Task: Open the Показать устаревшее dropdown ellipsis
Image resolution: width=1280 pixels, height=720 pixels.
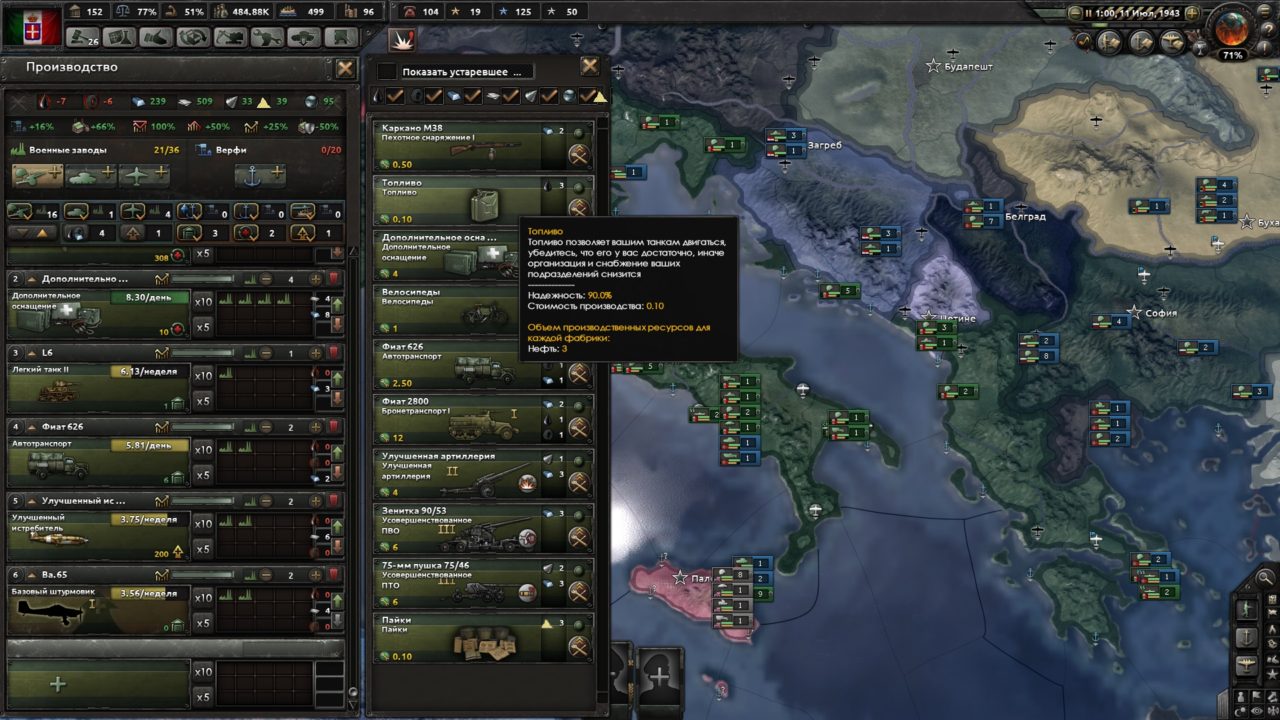Action: (x=519, y=71)
